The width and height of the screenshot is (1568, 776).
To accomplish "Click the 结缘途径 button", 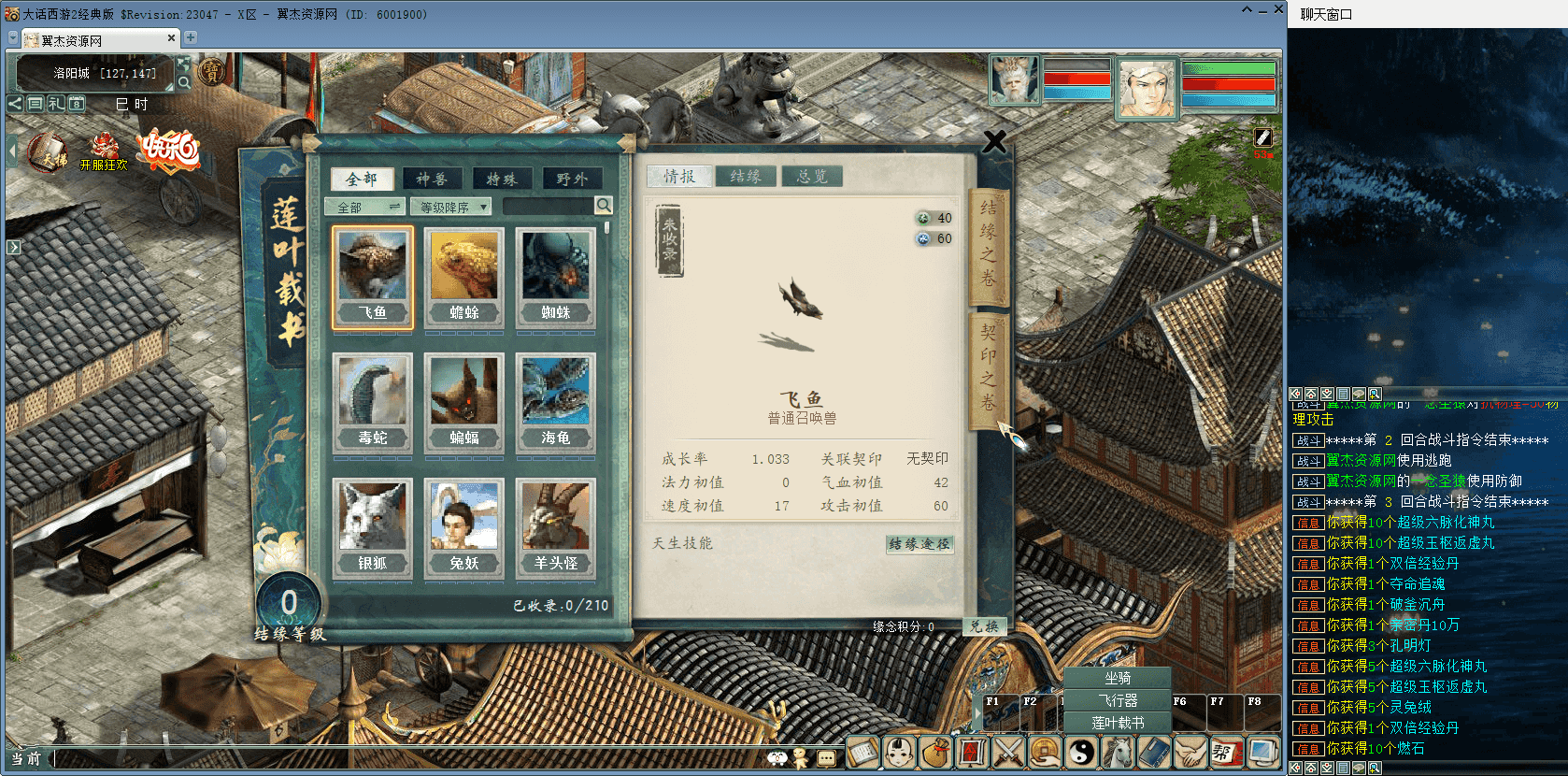I will (919, 543).
